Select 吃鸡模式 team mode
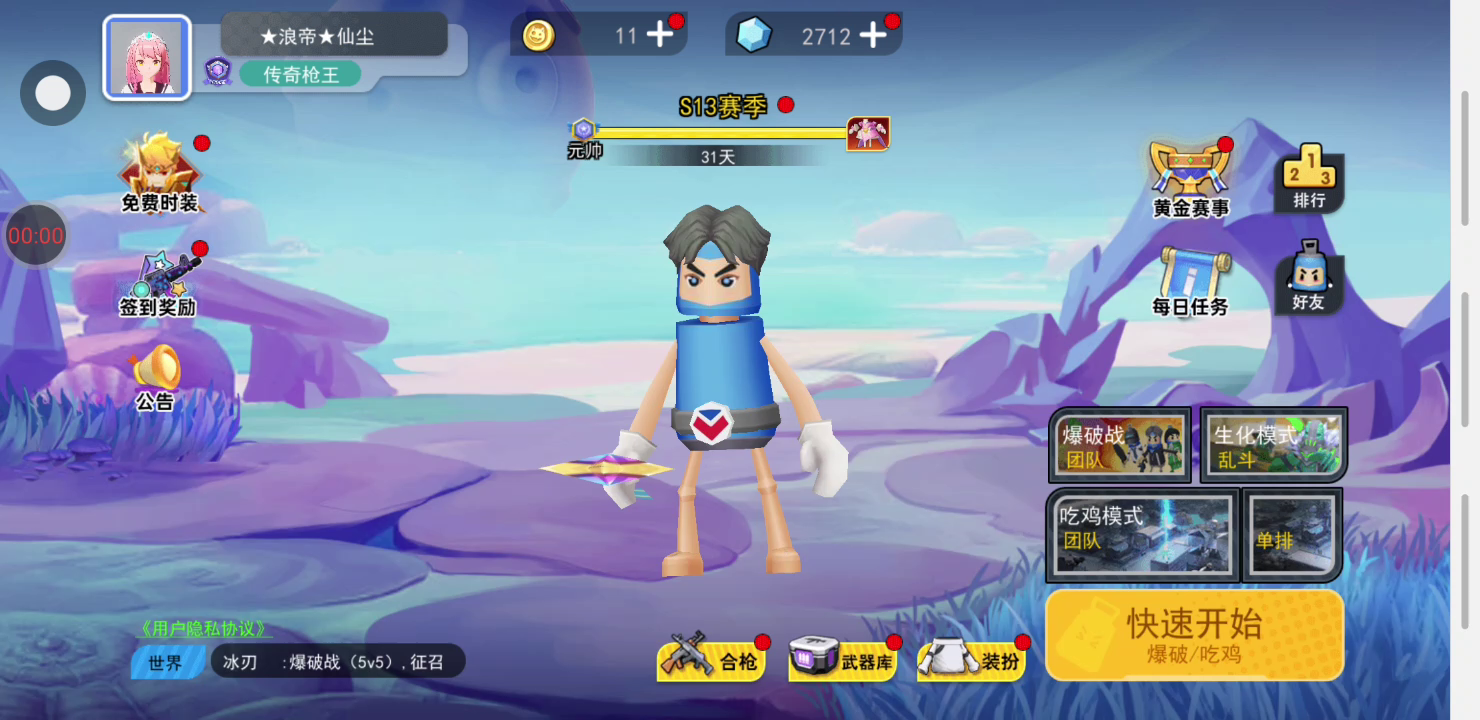1480x720 pixels. pos(1142,535)
